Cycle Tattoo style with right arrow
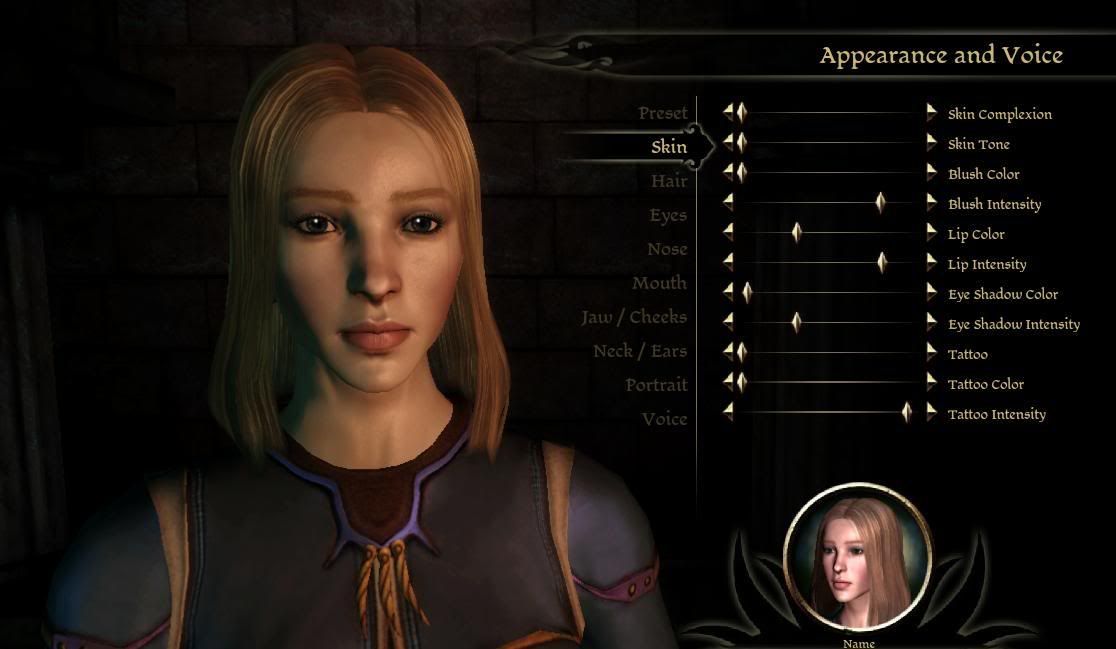Image resolution: width=1116 pixels, height=649 pixels. [x=932, y=353]
